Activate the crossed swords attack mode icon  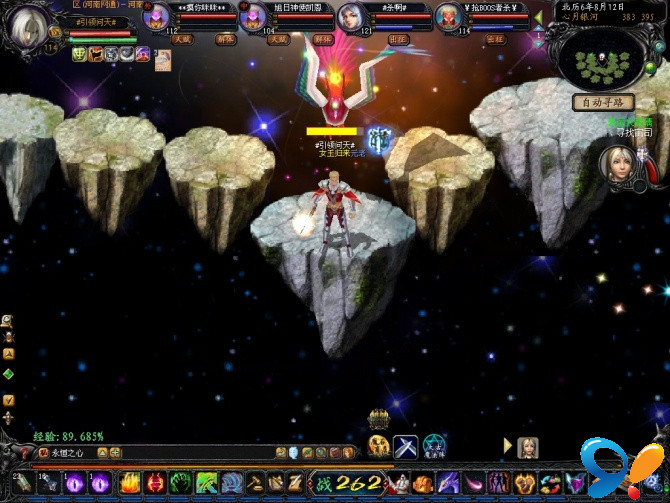(406, 446)
